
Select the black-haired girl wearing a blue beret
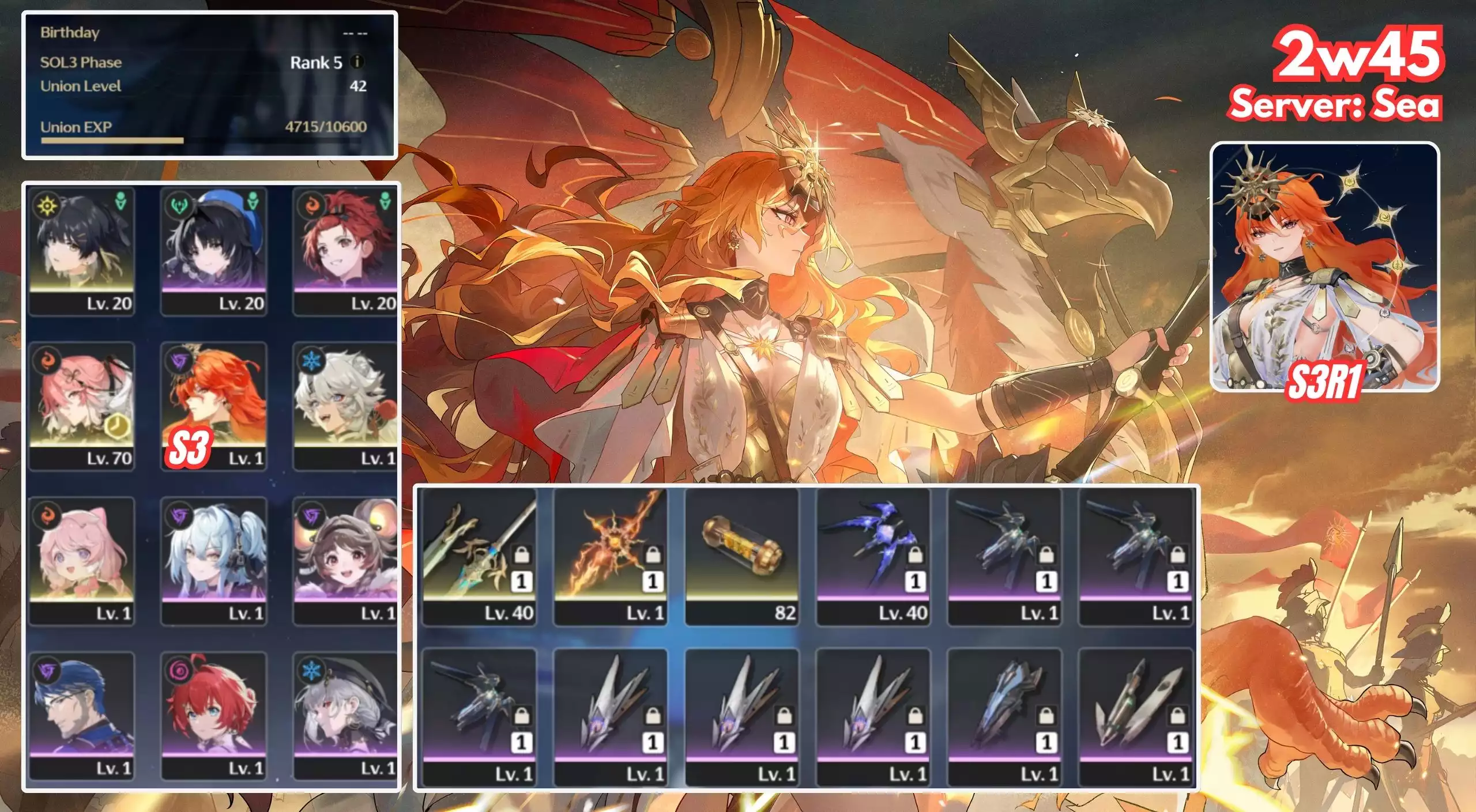[x=214, y=251]
